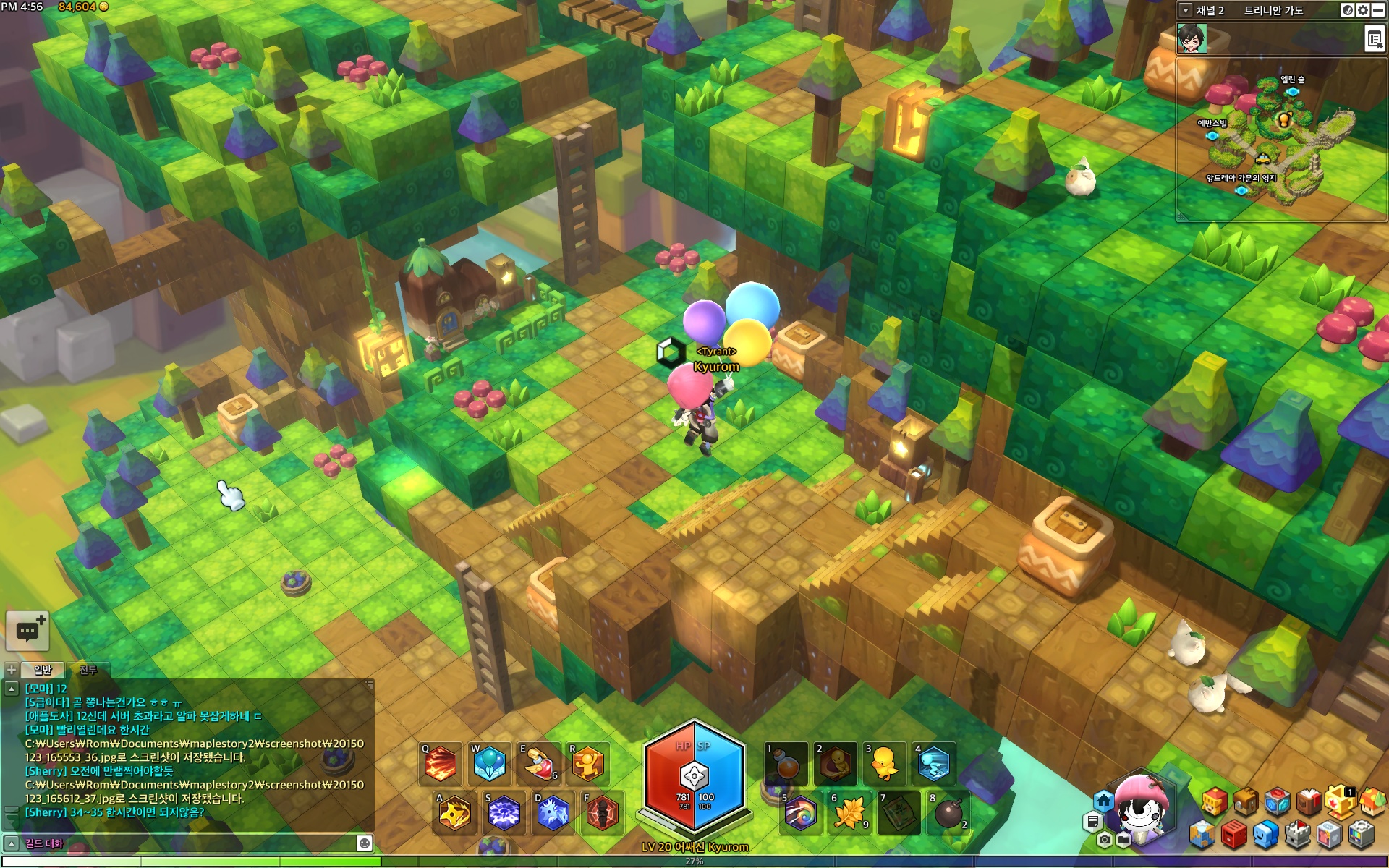
Task: Open the quest list button beside portrait
Action: coord(1375,39)
